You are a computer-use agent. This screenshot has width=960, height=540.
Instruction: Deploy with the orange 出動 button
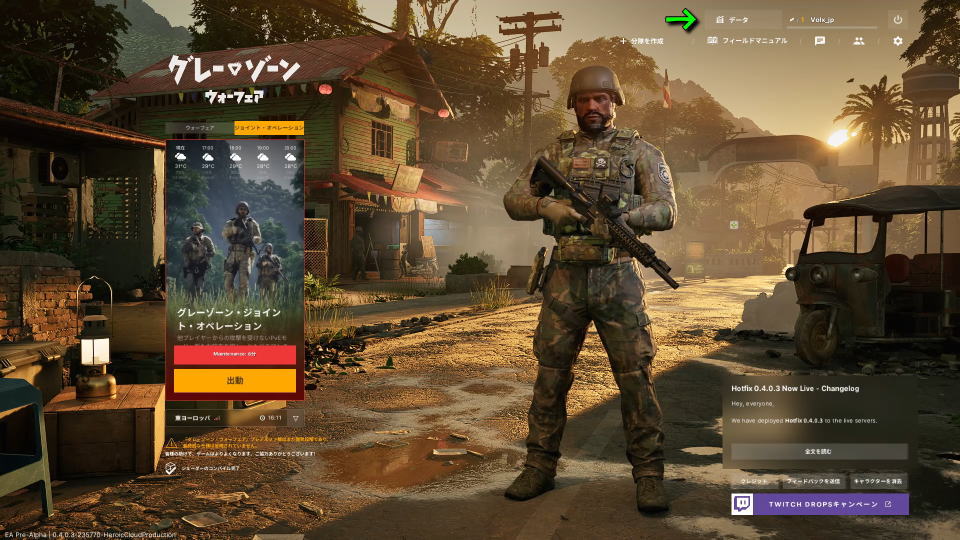(x=235, y=381)
